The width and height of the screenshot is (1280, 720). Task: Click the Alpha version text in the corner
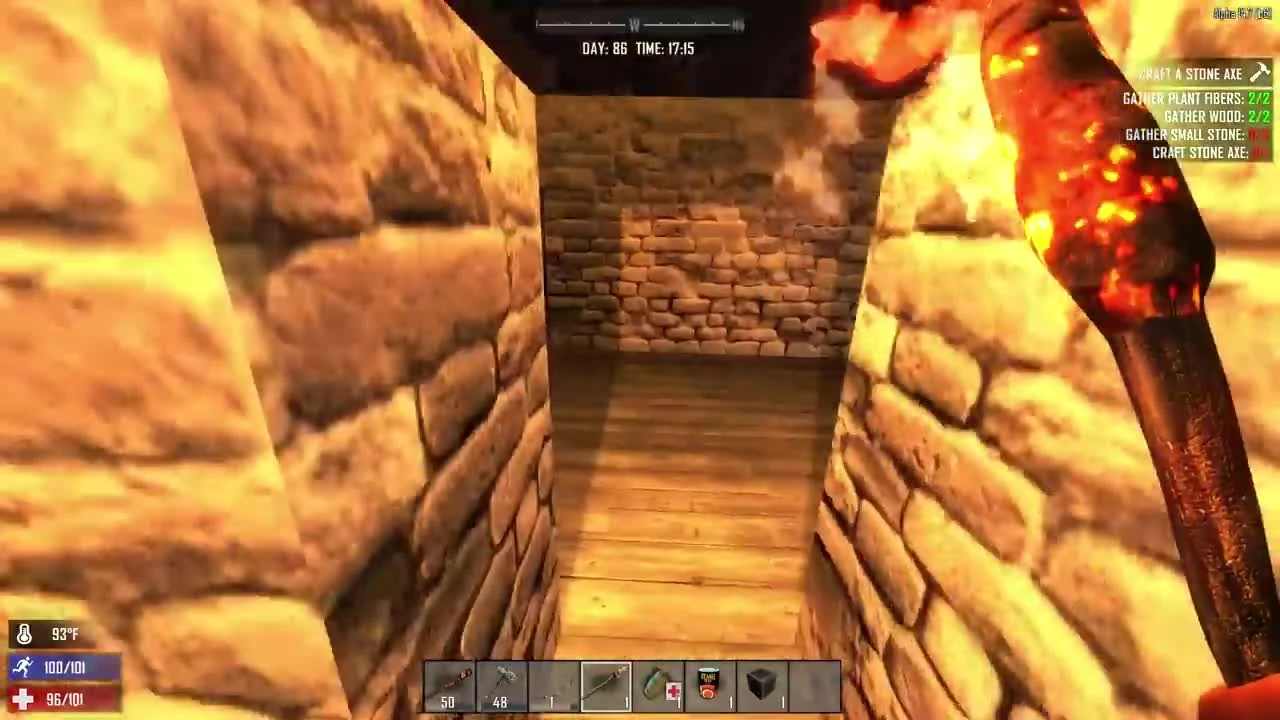coord(1242,13)
